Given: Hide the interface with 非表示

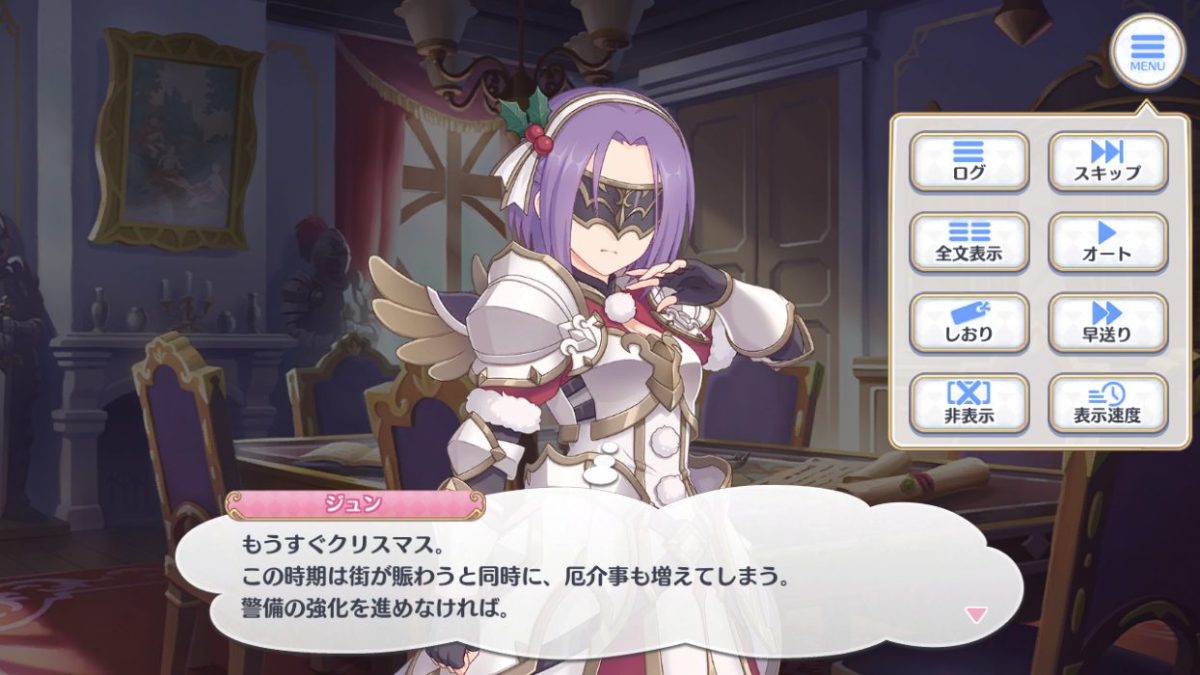Looking at the screenshot, I should point(968,403).
